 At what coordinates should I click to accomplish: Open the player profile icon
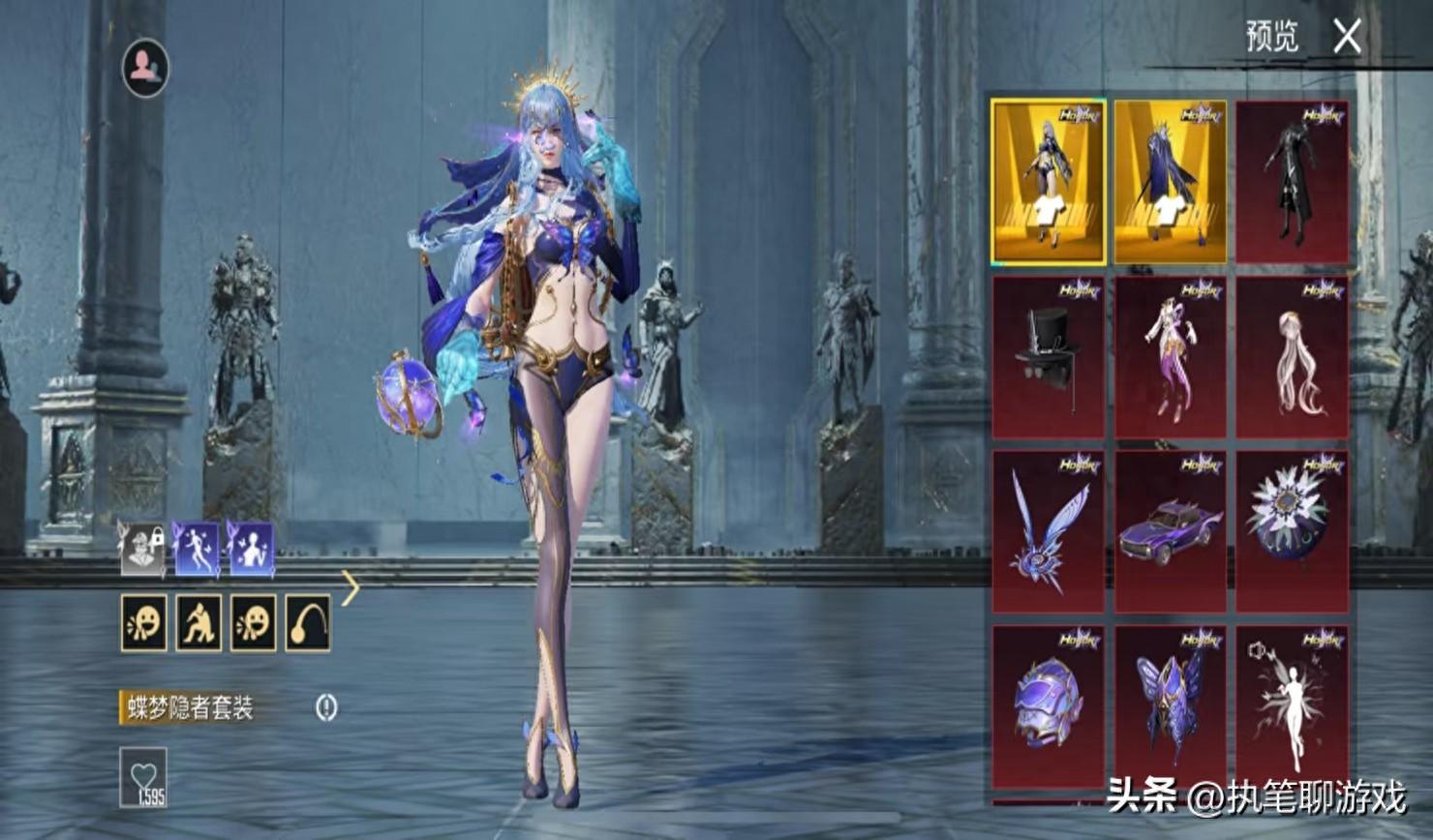pos(145,68)
